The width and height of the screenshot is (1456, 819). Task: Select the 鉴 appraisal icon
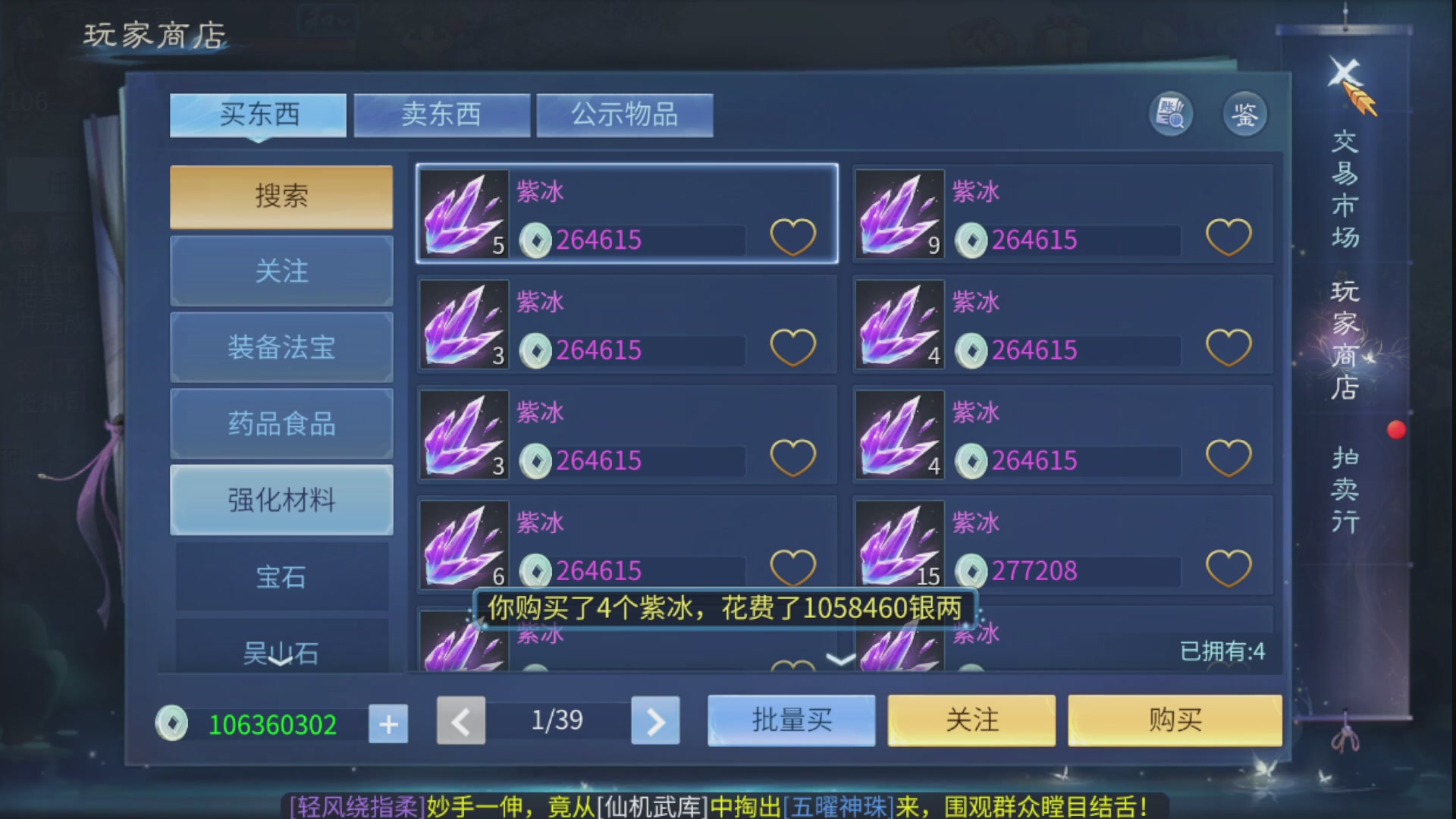[1244, 114]
